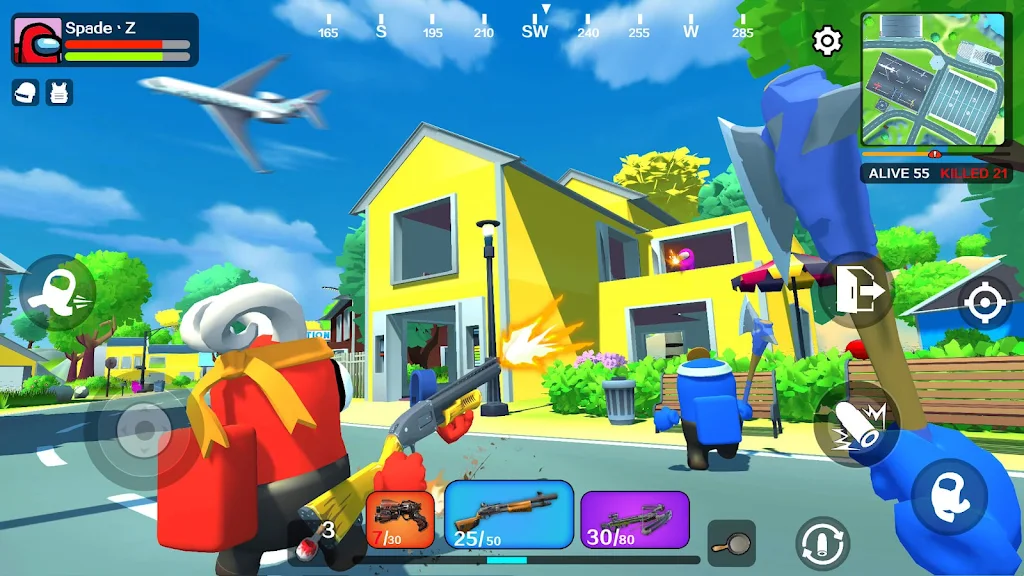Open the settings gear menu
1024x576 pixels.
tap(827, 41)
